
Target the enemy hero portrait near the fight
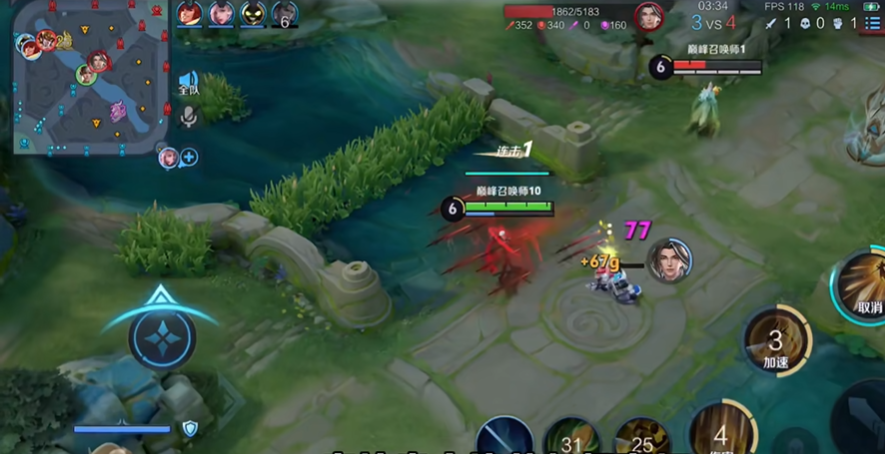point(669,261)
